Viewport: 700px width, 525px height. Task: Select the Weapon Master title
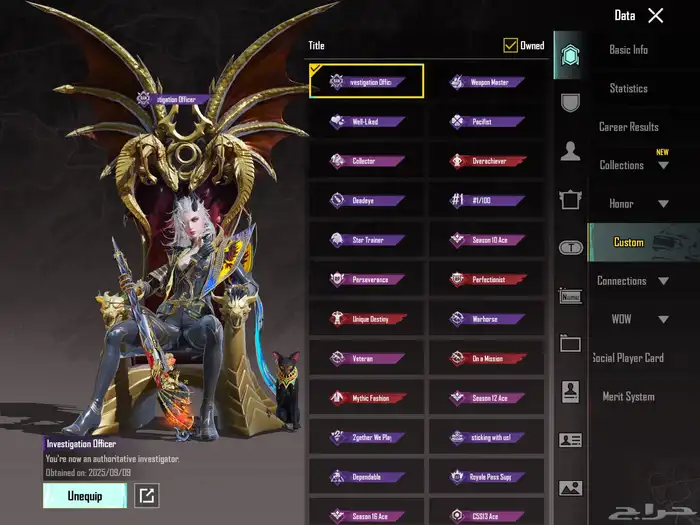pos(486,82)
